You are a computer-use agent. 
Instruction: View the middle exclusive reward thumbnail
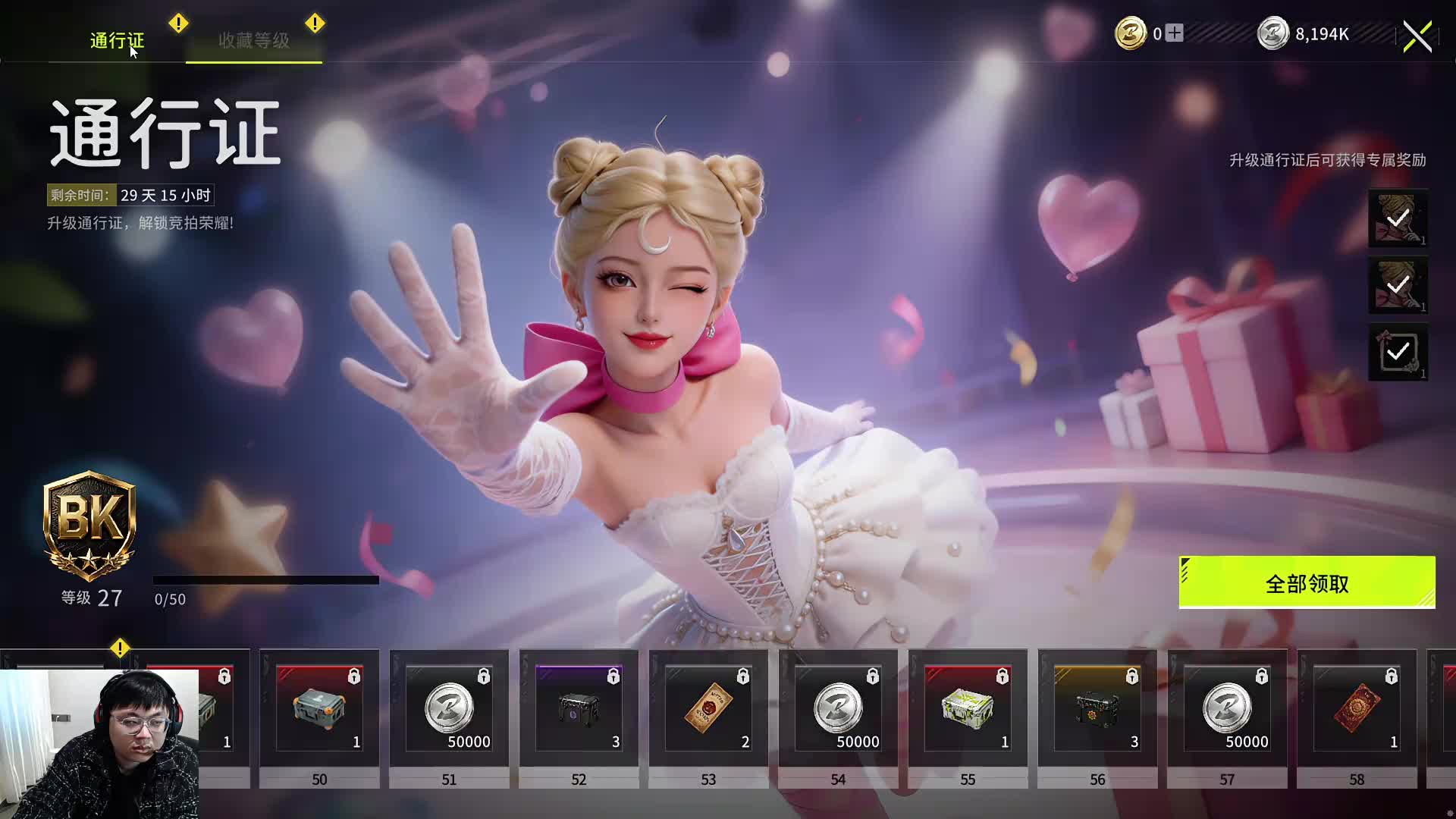pyautogui.click(x=1398, y=285)
